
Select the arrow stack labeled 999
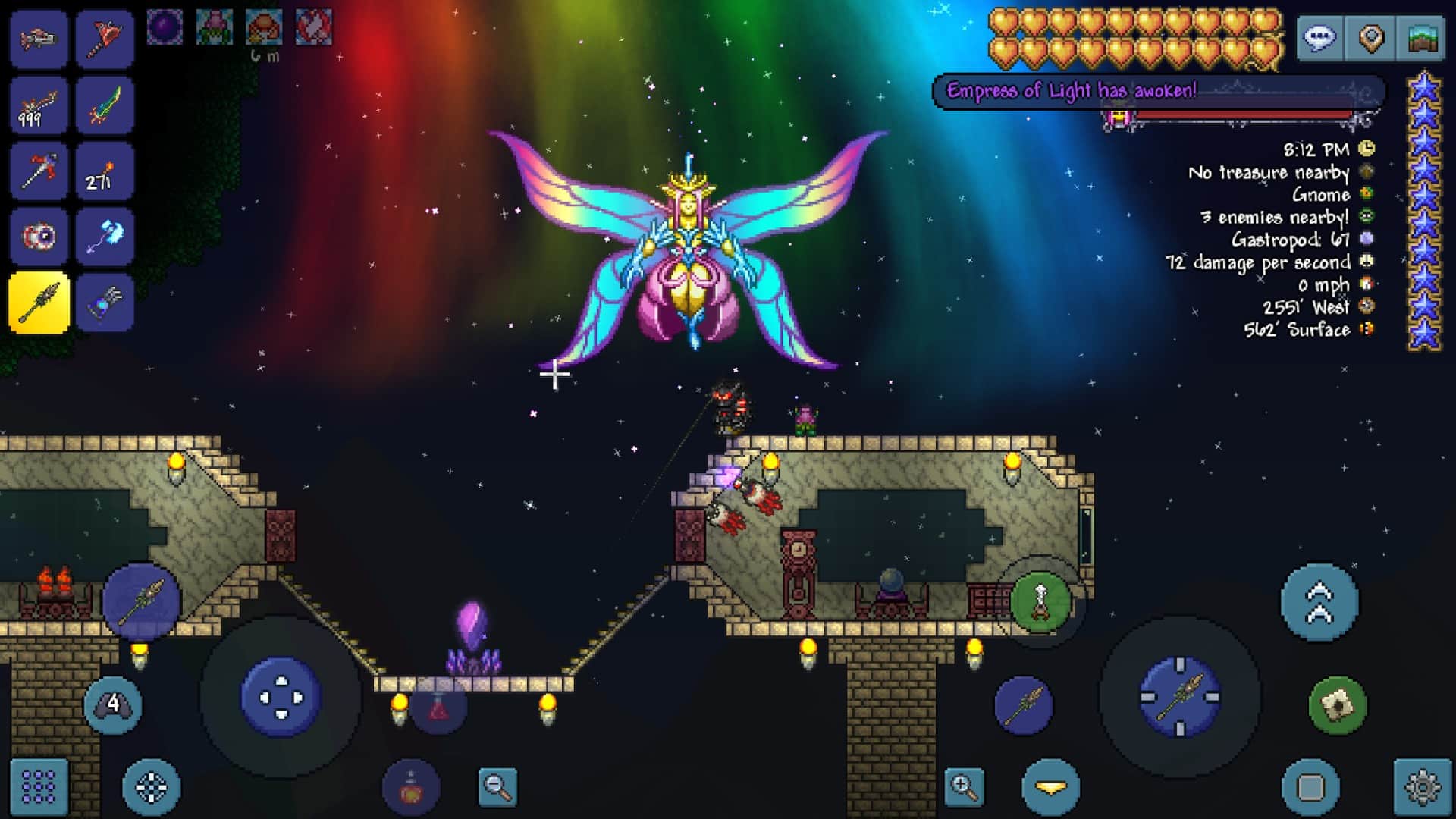click(39, 105)
